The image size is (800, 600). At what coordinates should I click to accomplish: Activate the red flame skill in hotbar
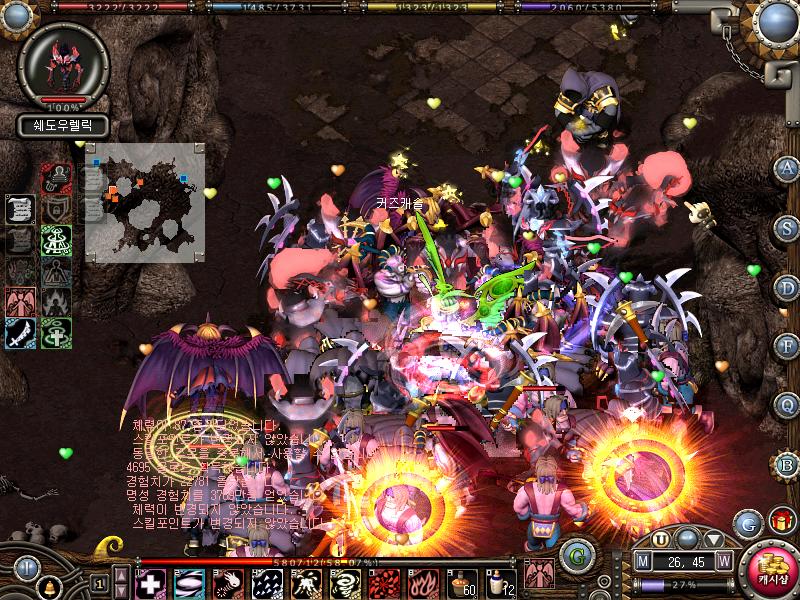point(420,583)
